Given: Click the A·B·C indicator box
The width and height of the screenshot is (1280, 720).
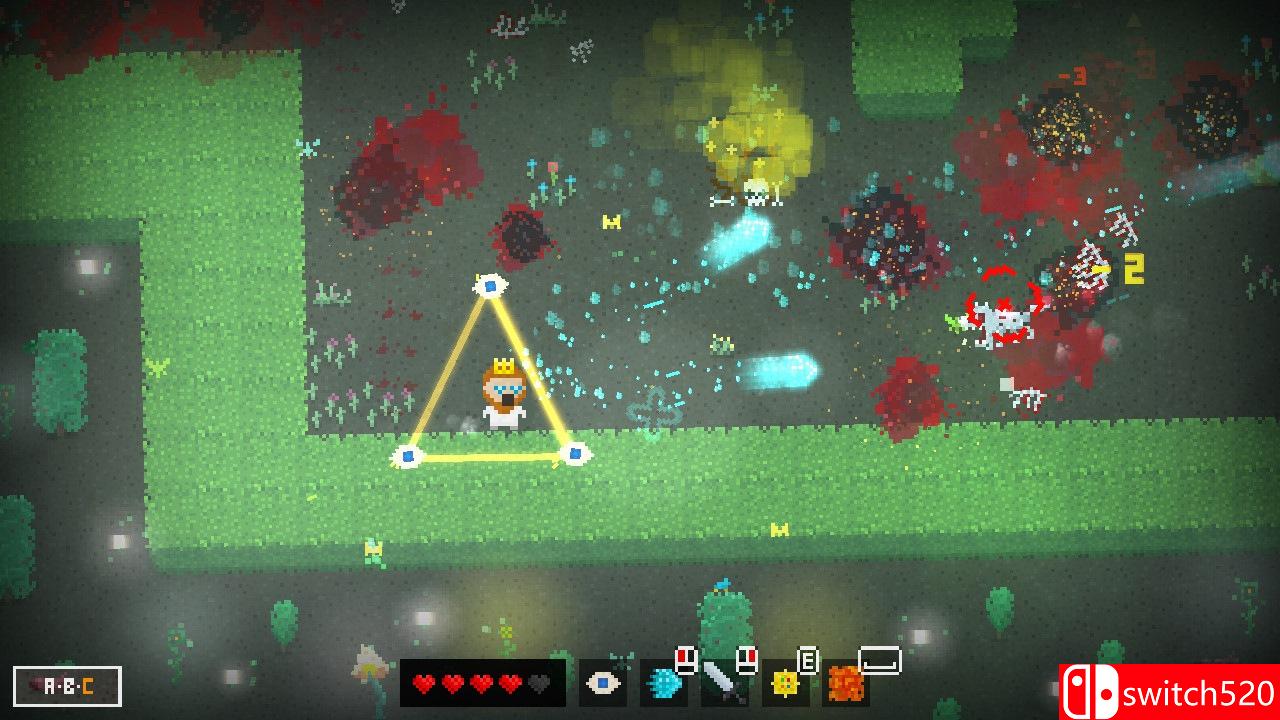Looking at the screenshot, I should [x=68, y=686].
